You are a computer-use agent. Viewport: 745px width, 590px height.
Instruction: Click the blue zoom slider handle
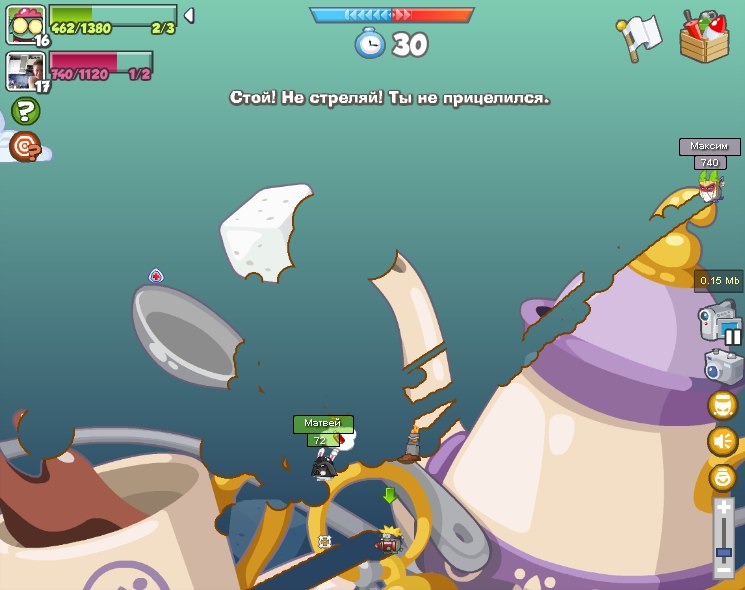[724, 551]
